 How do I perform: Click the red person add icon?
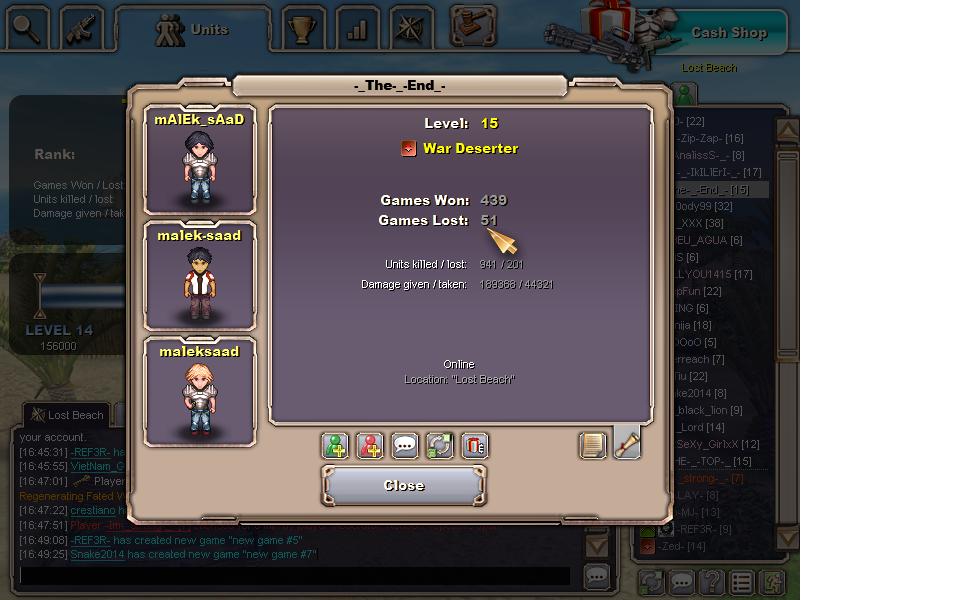pos(370,446)
